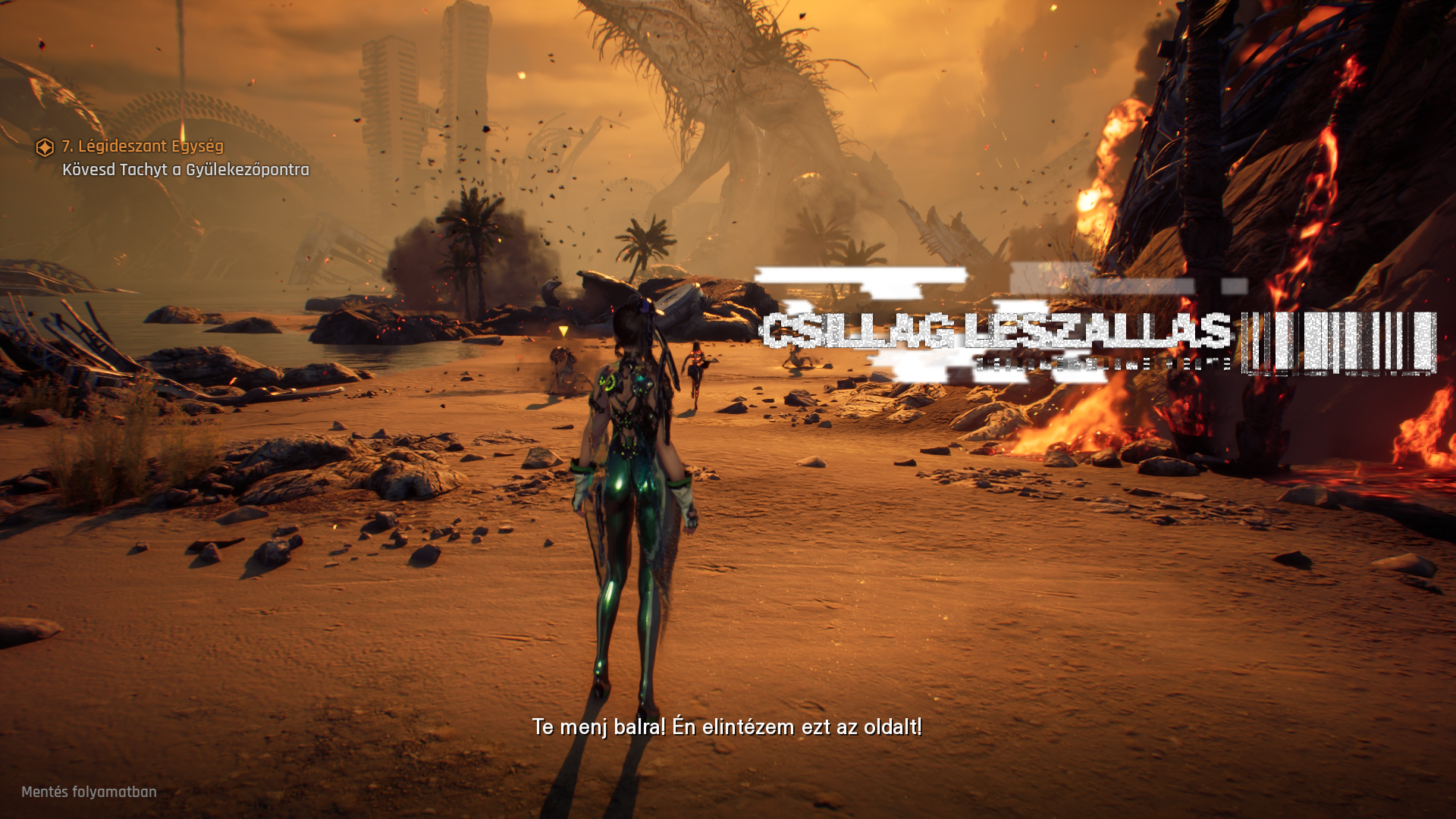Select the Légideszant Egység quest tracker

pos(143,146)
